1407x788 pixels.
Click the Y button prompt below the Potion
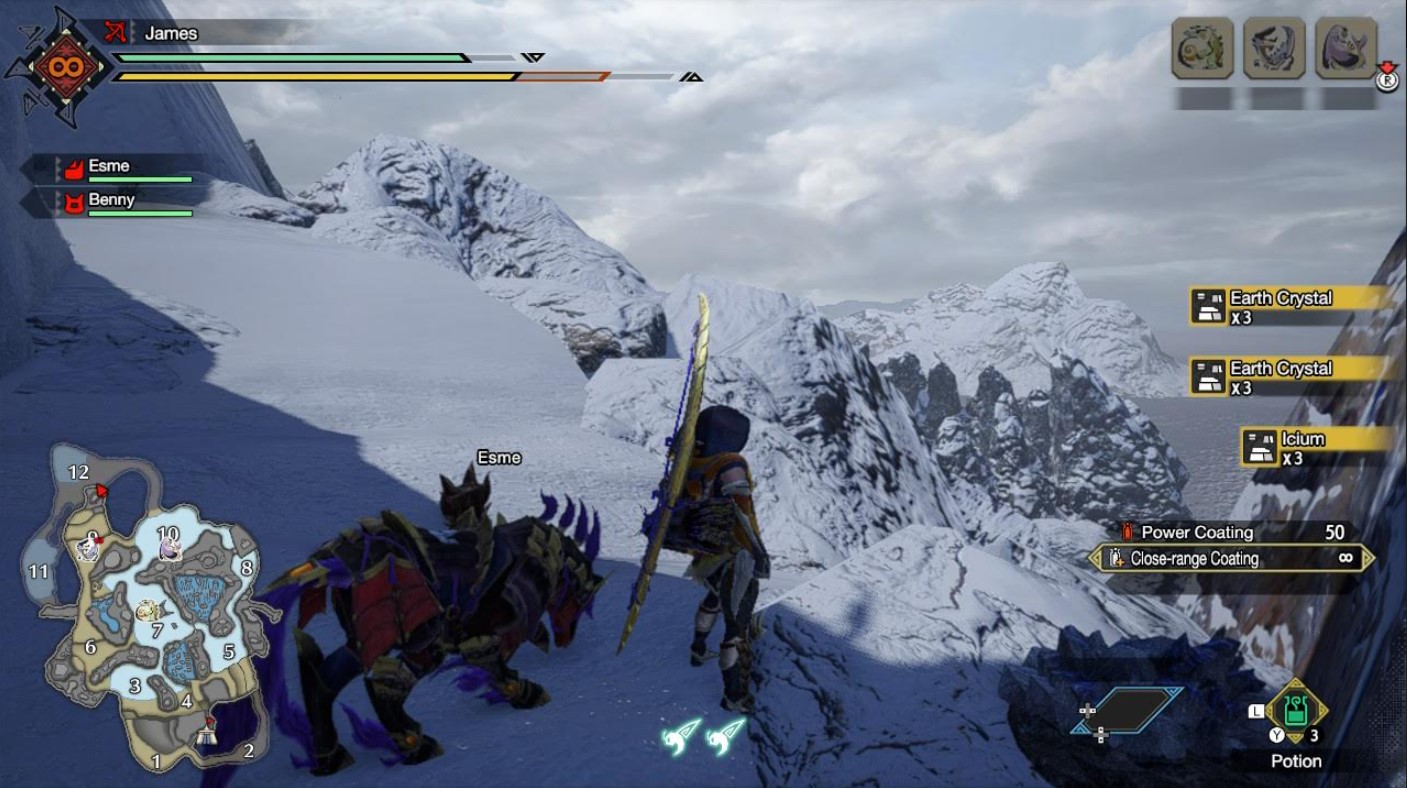[x=1278, y=734]
